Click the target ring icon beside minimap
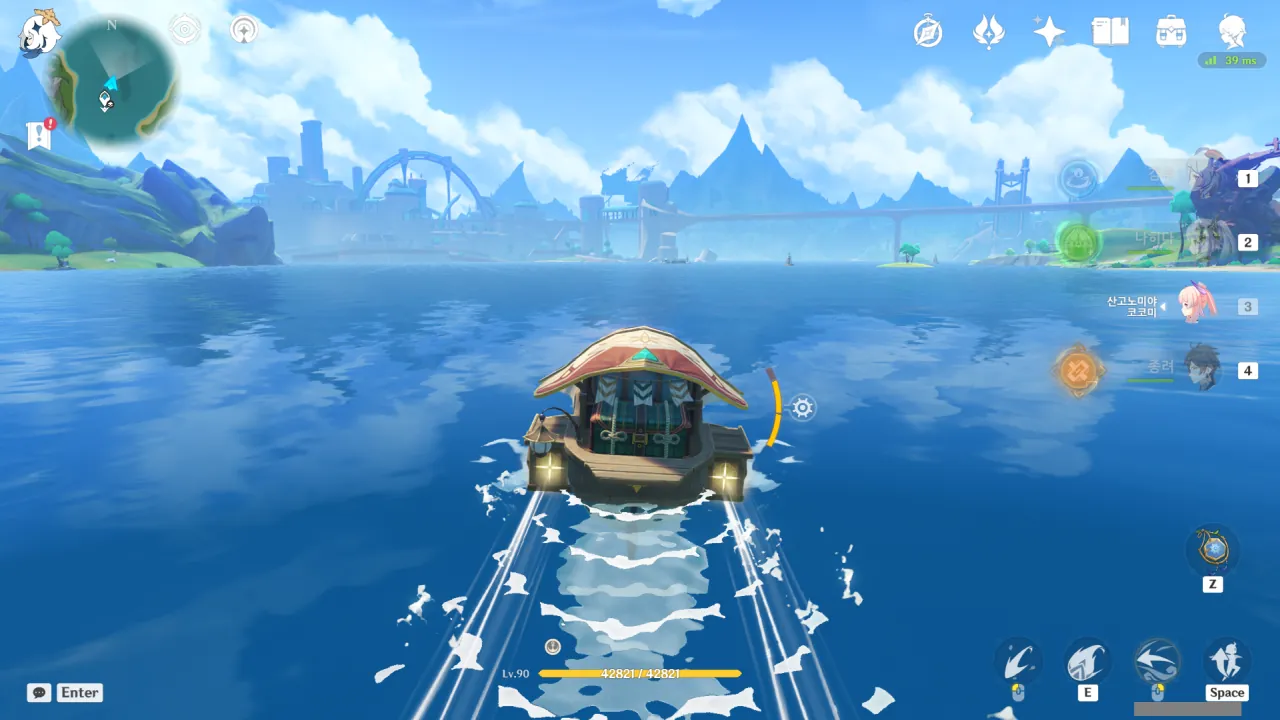The width and height of the screenshot is (1280, 720). coord(185,30)
